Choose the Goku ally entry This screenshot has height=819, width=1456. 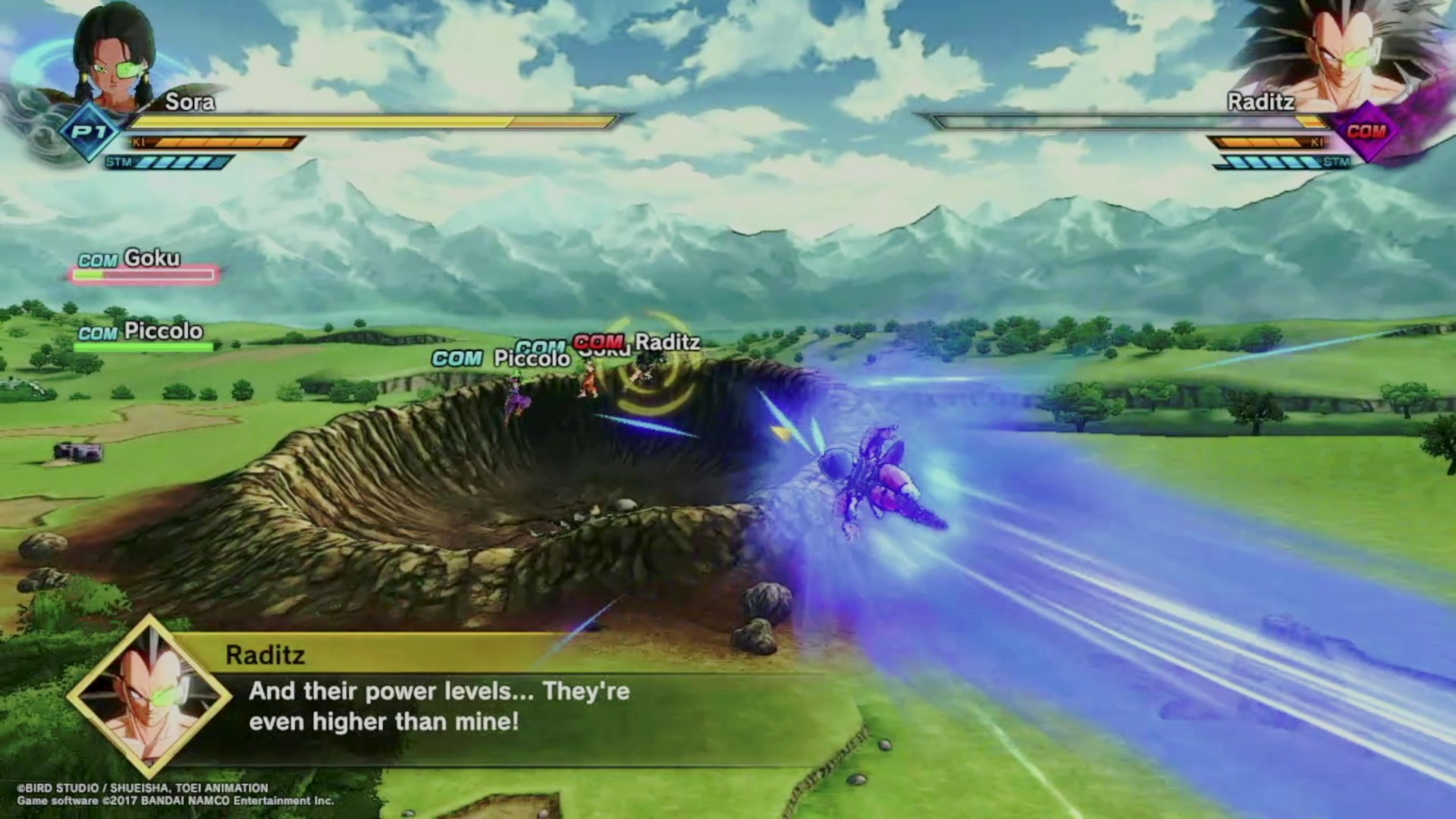pyautogui.click(x=144, y=265)
